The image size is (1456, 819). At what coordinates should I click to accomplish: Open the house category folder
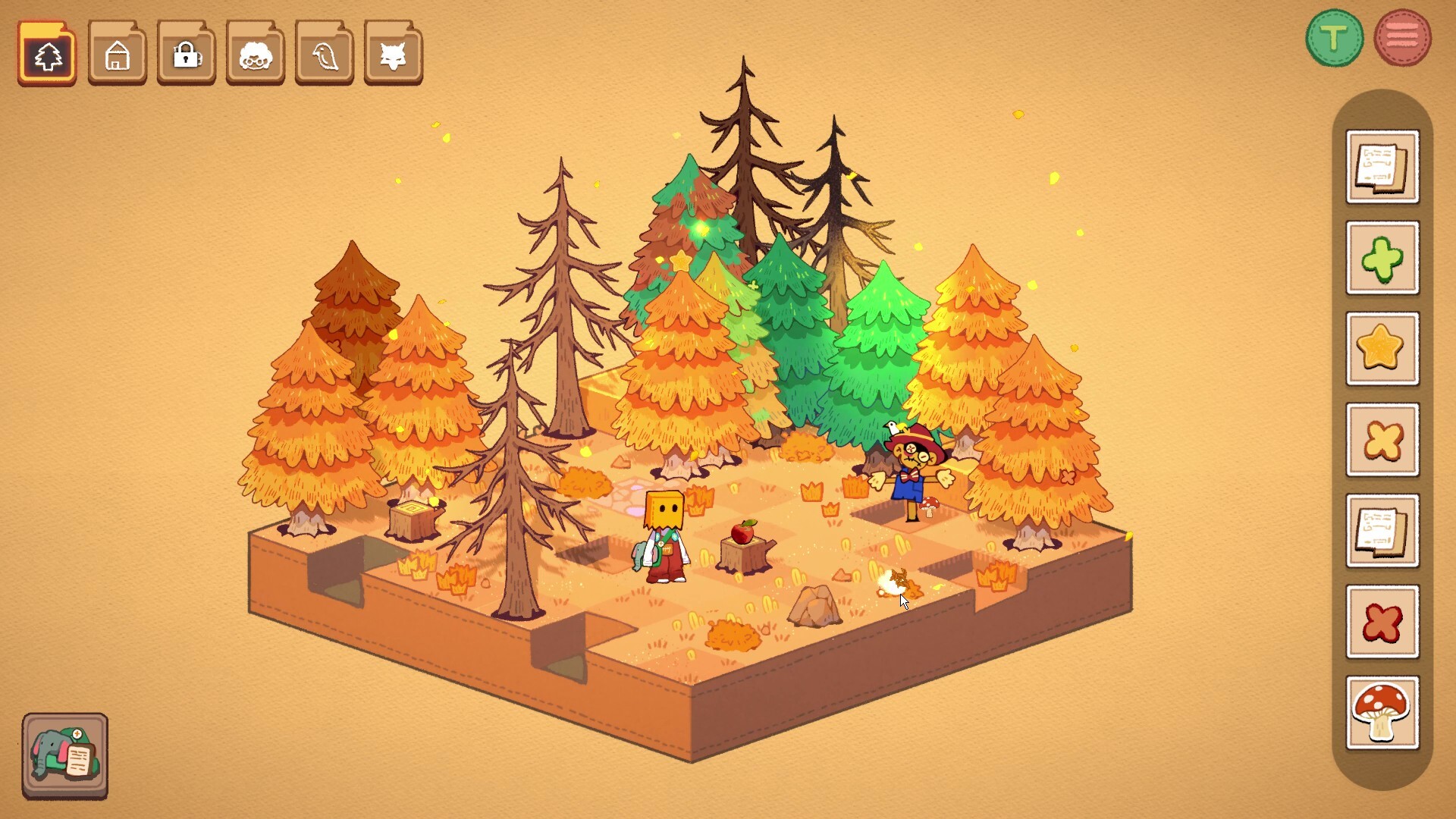pos(116,53)
